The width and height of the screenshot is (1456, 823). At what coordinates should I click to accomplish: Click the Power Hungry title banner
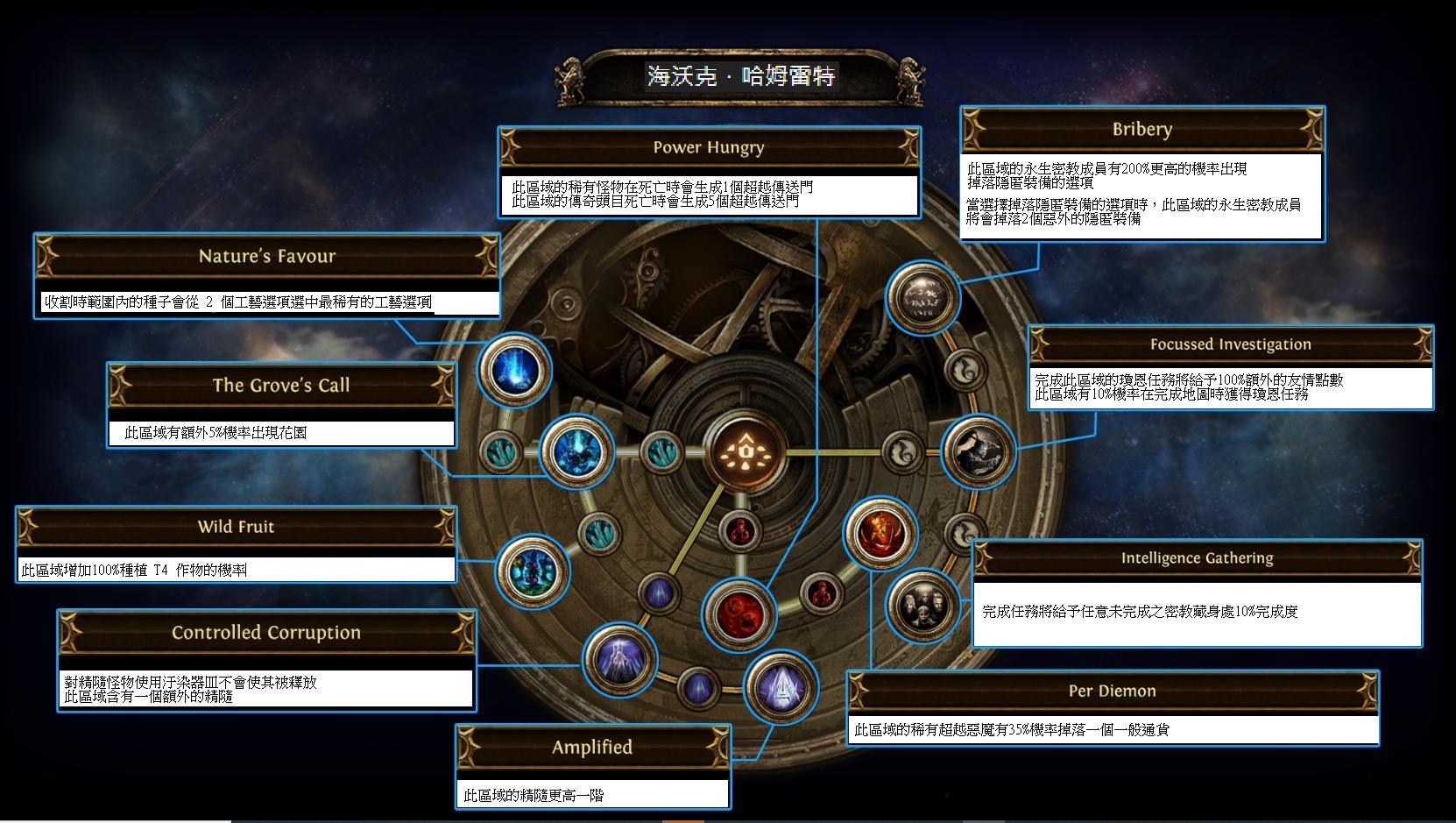pos(708,147)
